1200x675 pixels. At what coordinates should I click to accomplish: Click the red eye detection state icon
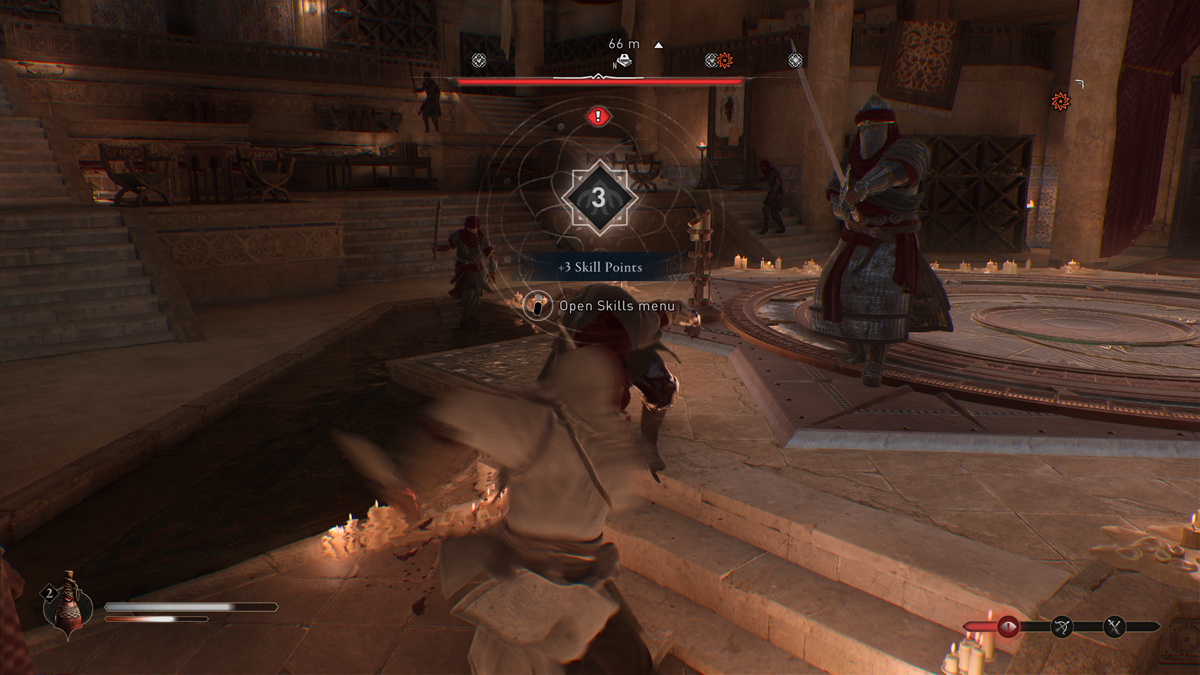point(1008,627)
